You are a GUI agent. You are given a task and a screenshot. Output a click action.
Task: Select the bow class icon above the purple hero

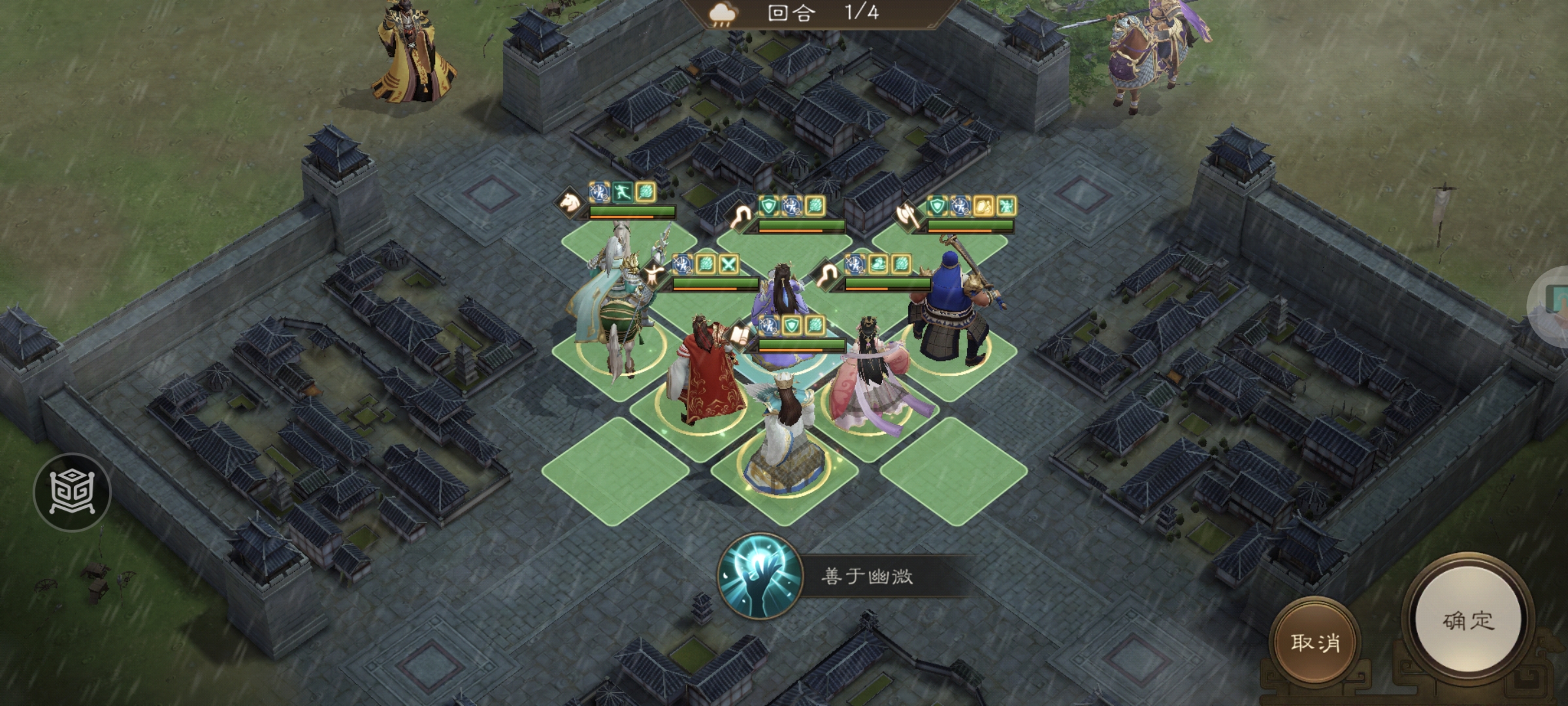741,216
